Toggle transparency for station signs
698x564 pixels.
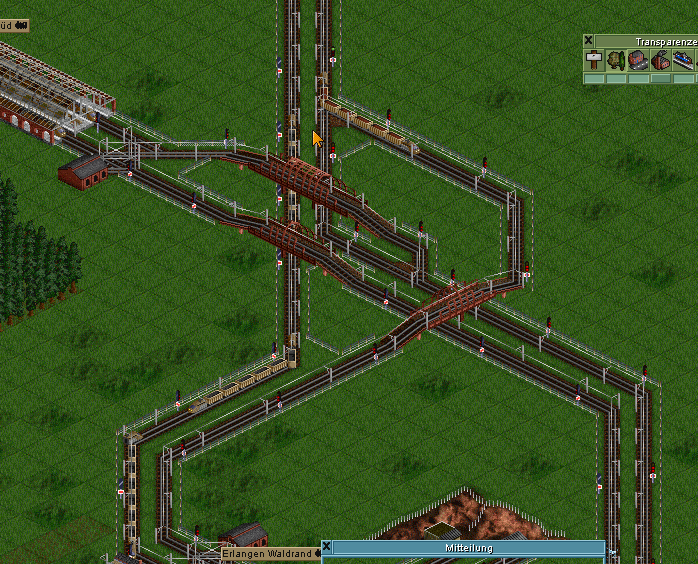click(594, 60)
